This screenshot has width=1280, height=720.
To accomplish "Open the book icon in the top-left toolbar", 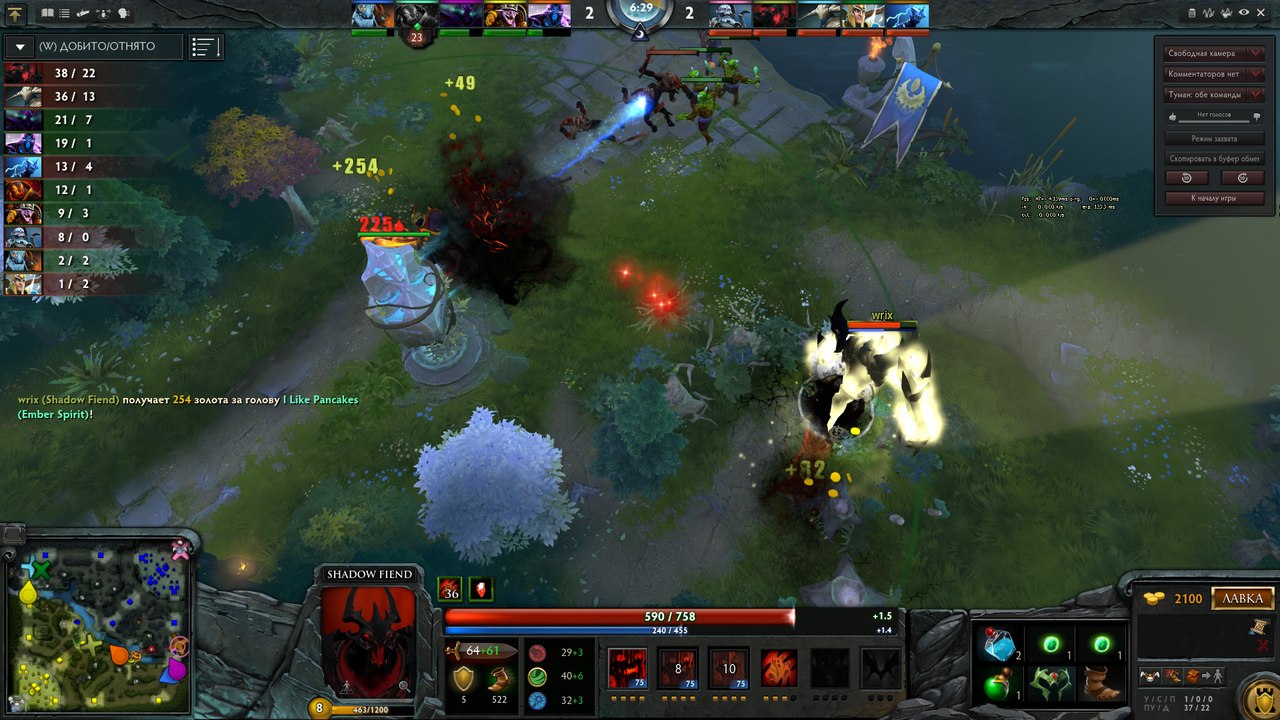I will (49, 13).
